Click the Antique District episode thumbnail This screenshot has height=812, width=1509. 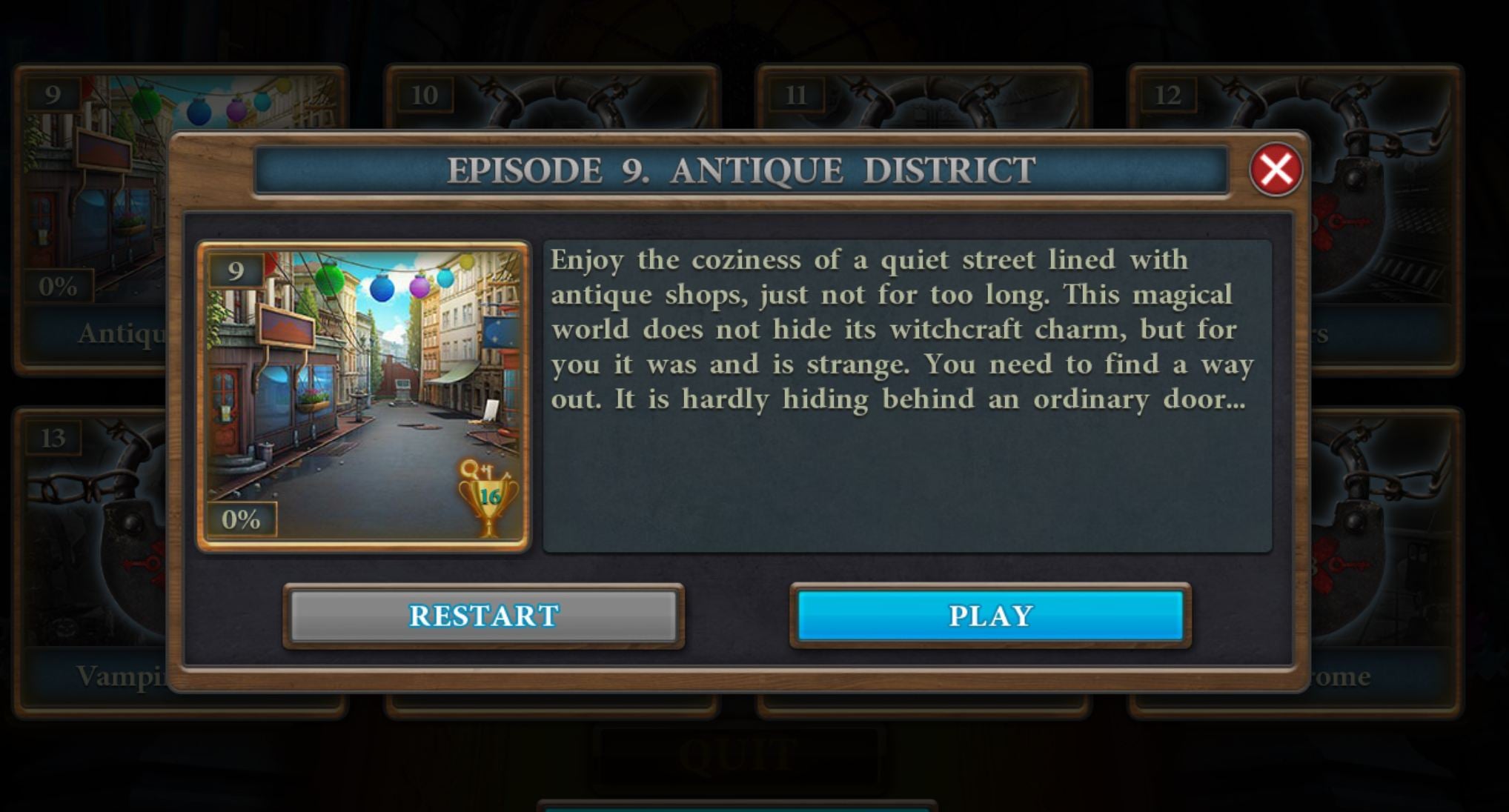coord(363,396)
